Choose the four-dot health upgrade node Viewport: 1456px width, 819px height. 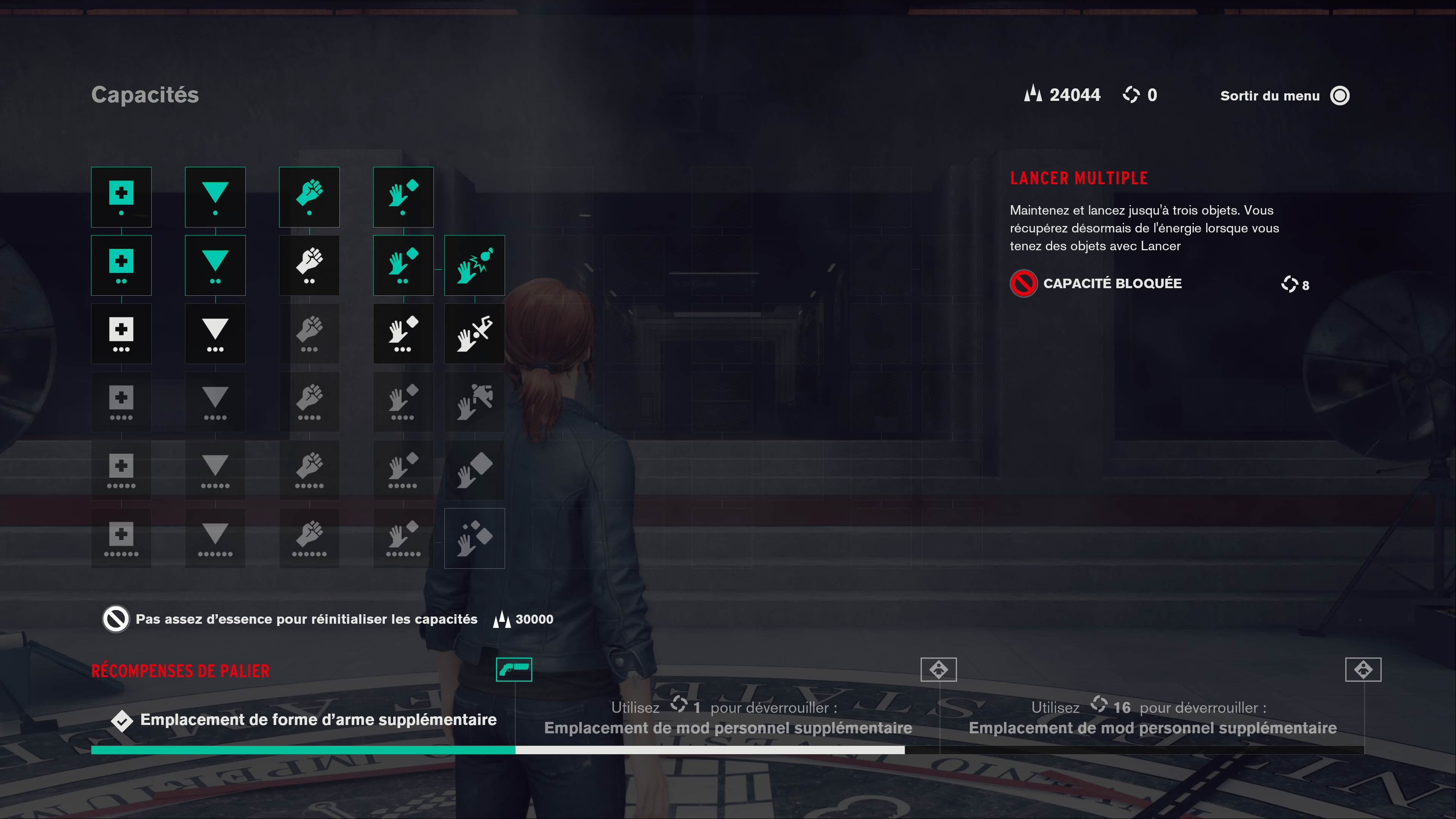[121, 402]
